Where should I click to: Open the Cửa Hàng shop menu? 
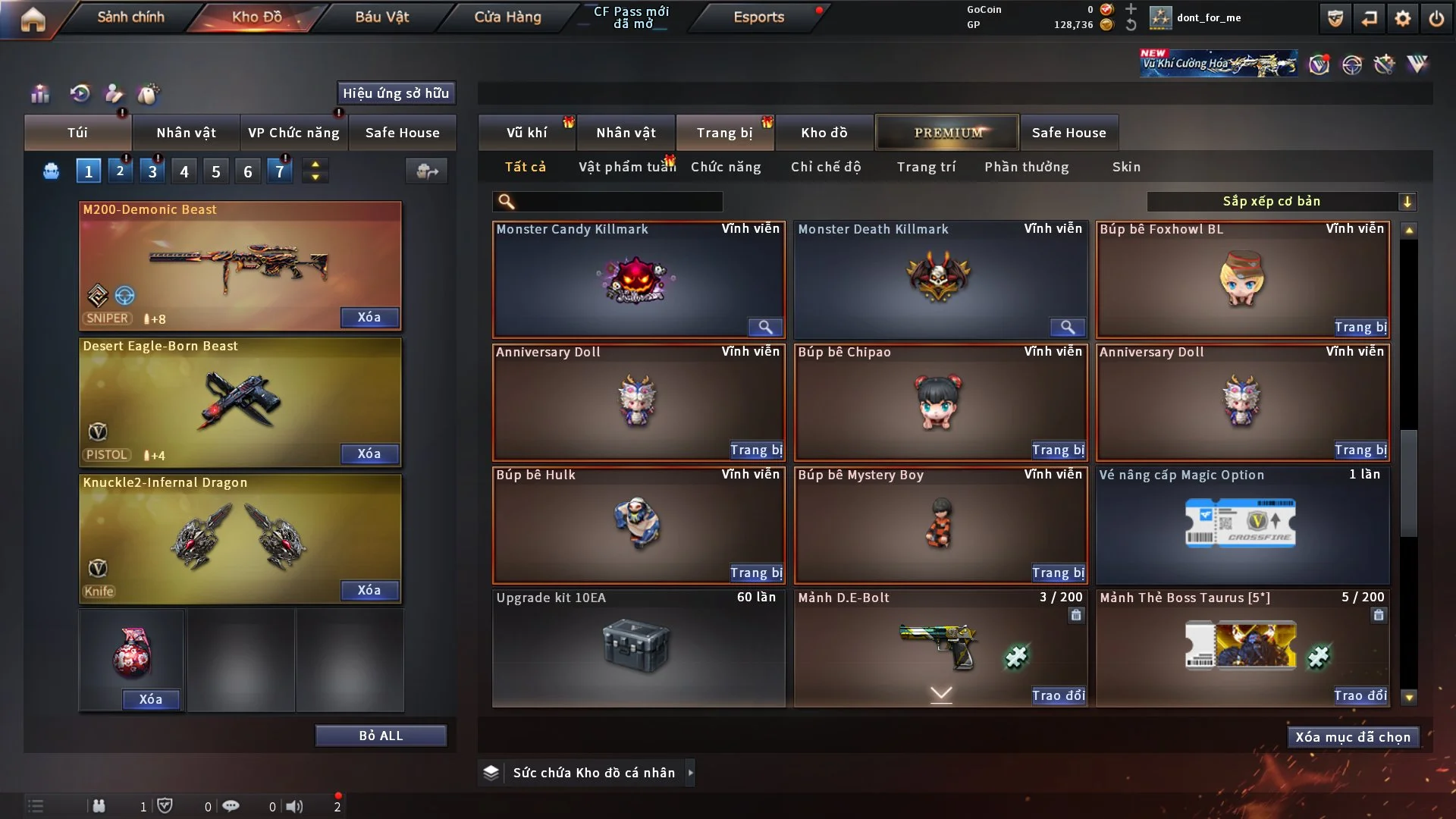coord(507,17)
